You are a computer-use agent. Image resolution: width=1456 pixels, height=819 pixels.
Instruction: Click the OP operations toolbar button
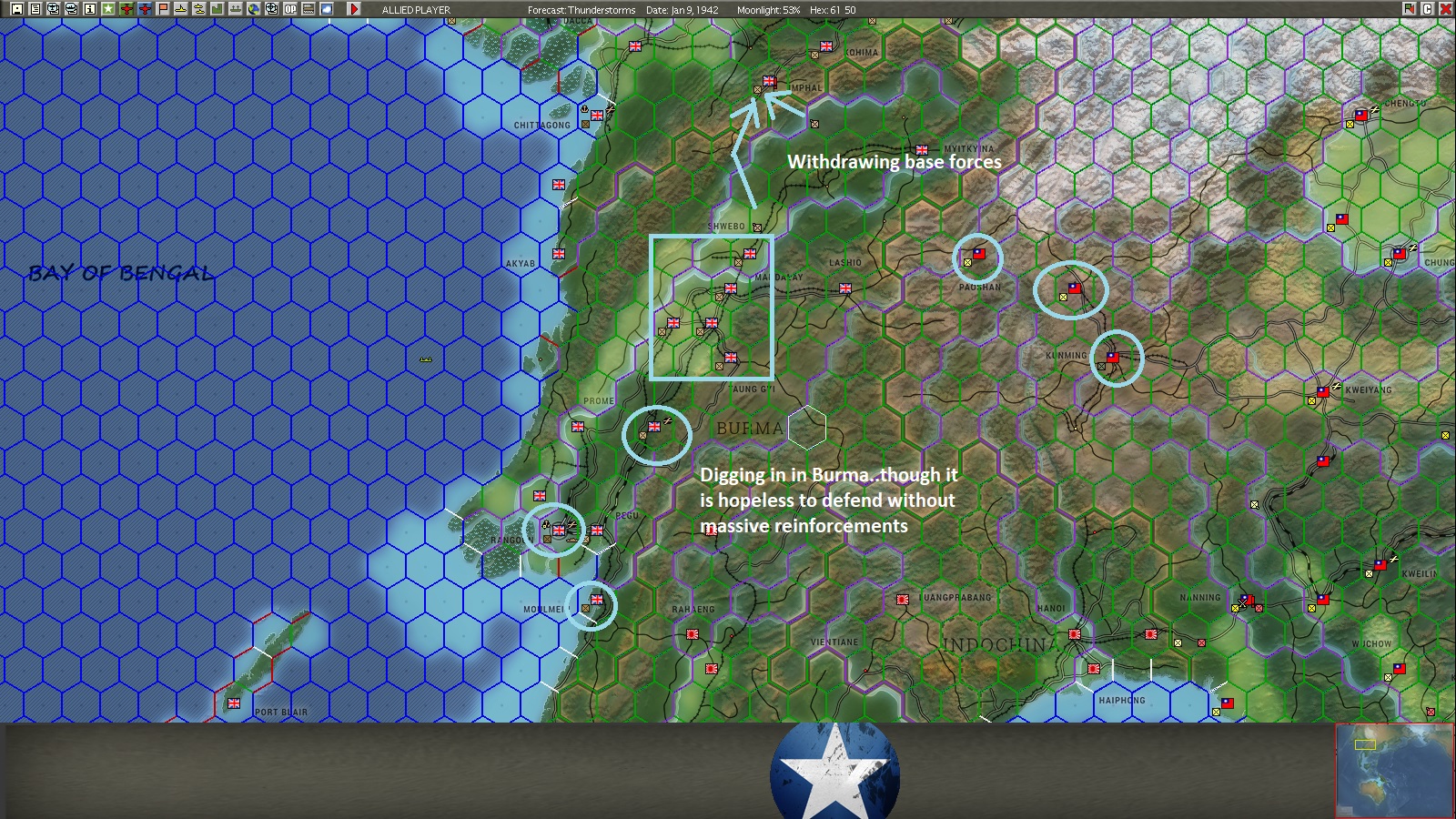click(291, 9)
